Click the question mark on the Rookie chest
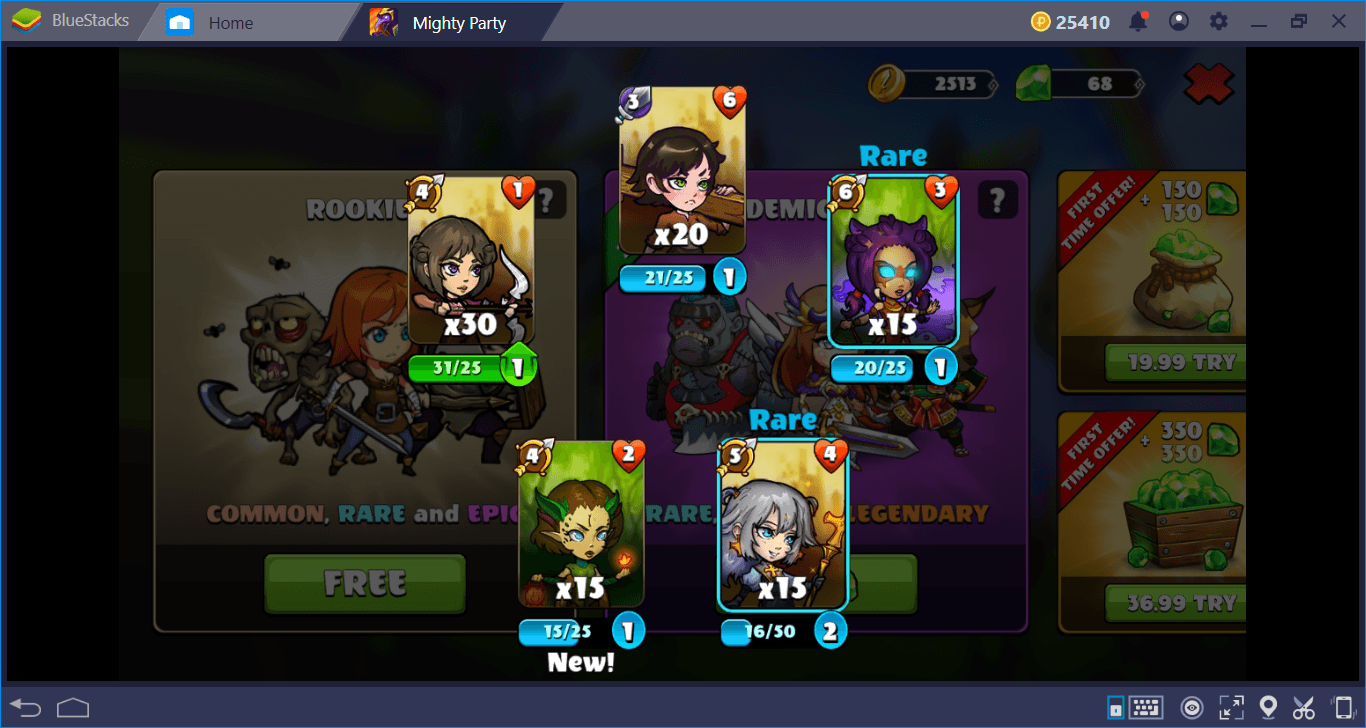Image resolution: width=1366 pixels, height=728 pixels. pos(547,199)
